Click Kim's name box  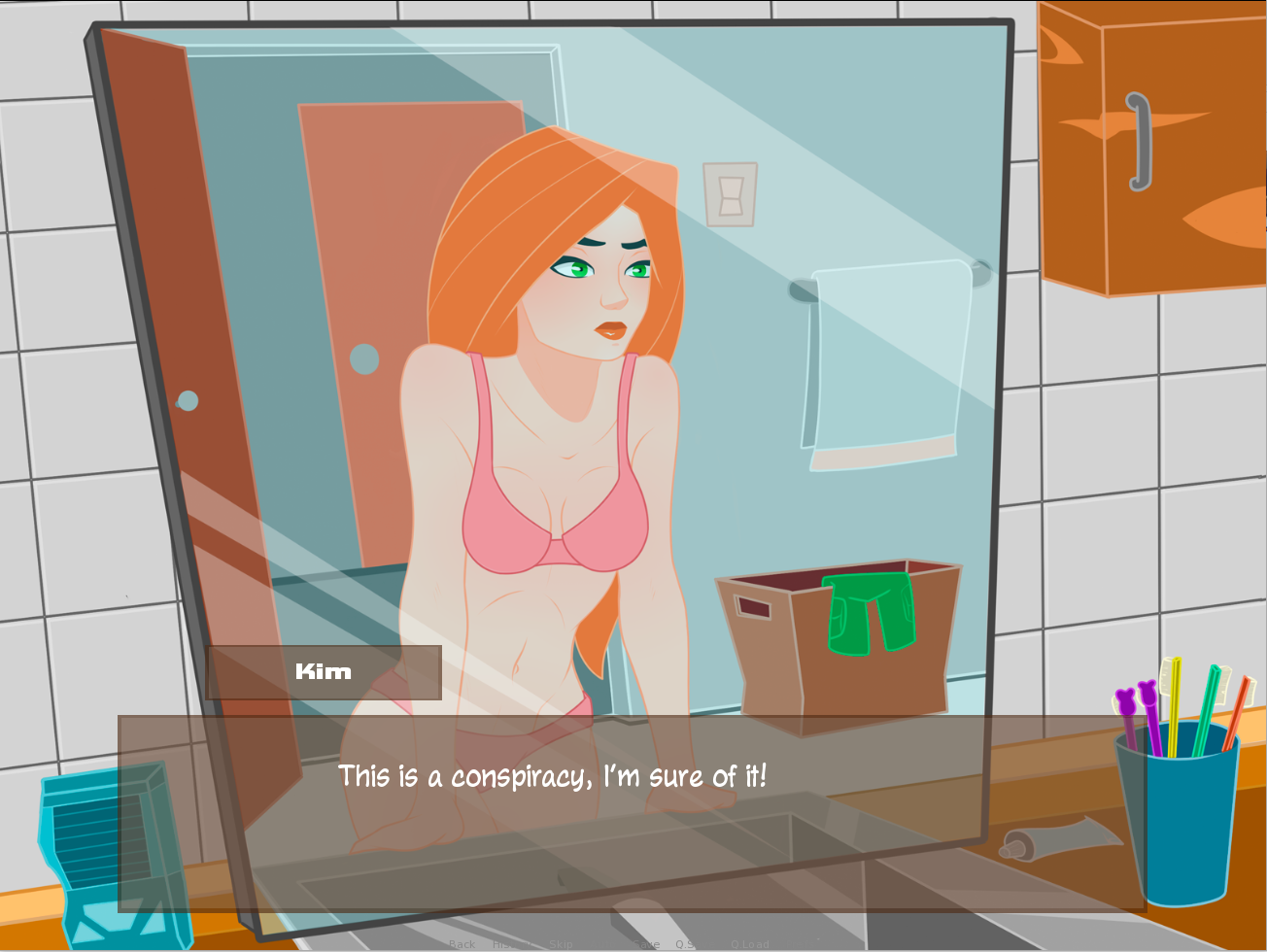[x=323, y=671]
